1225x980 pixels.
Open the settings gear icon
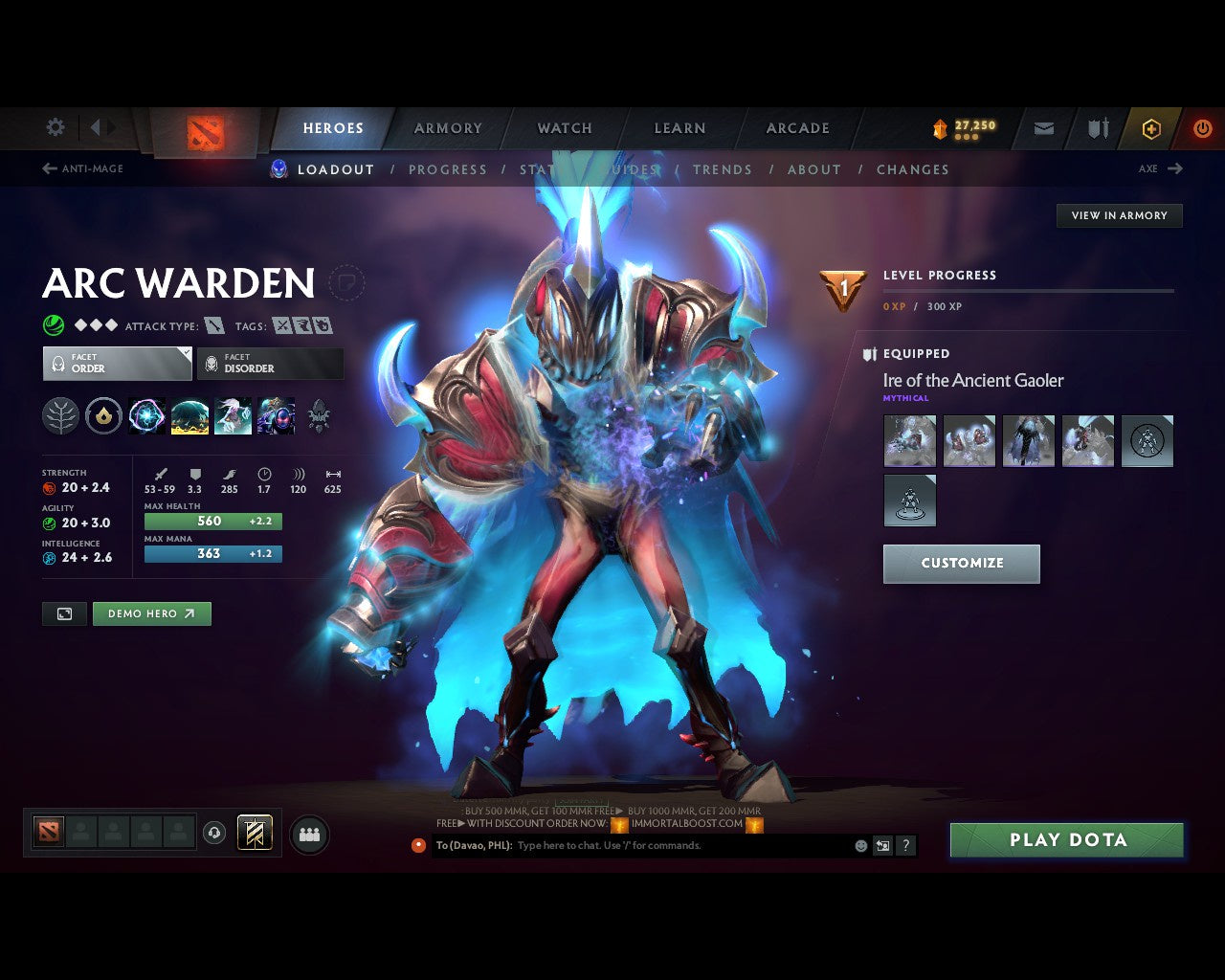(x=55, y=126)
